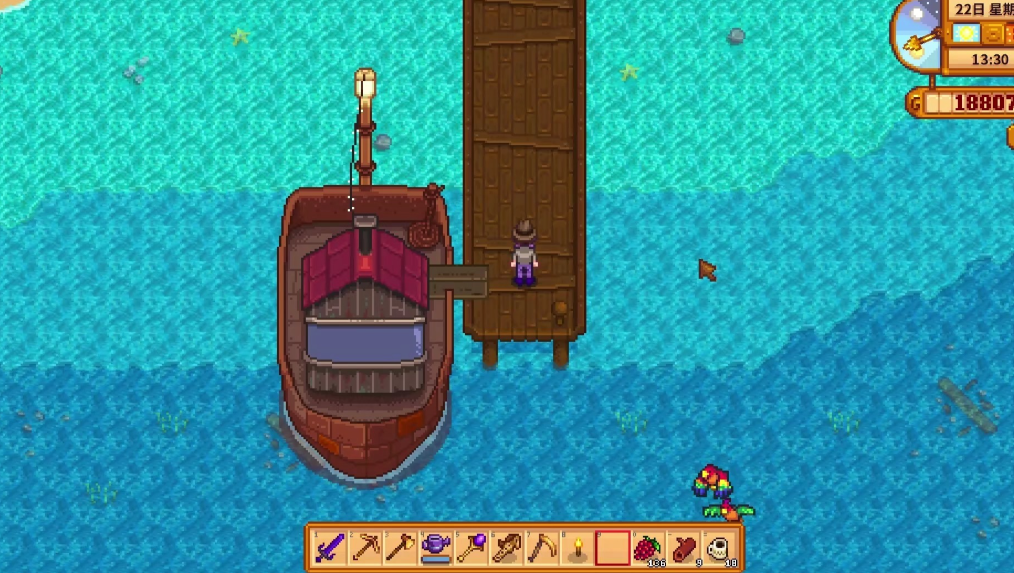
Task: Choose the torch in the hotbar
Action: (x=577, y=548)
